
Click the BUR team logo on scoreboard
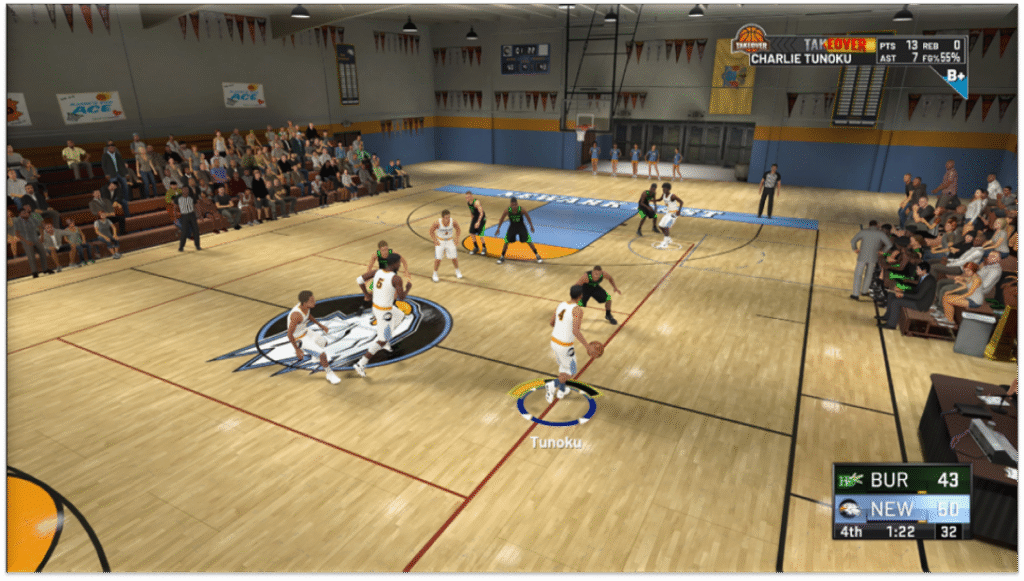[851, 481]
